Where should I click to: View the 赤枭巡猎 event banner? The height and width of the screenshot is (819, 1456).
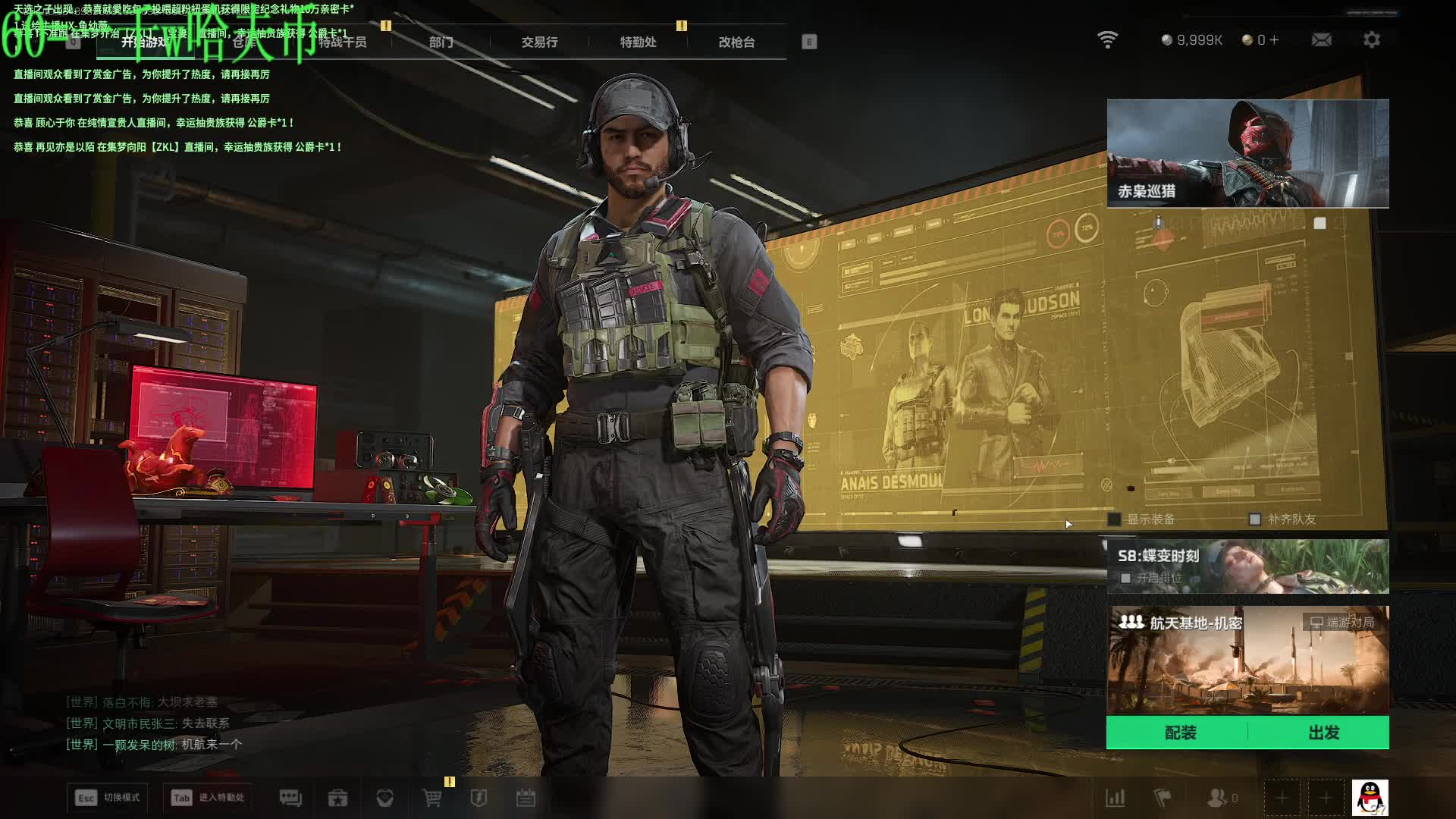(x=1247, y=153)
